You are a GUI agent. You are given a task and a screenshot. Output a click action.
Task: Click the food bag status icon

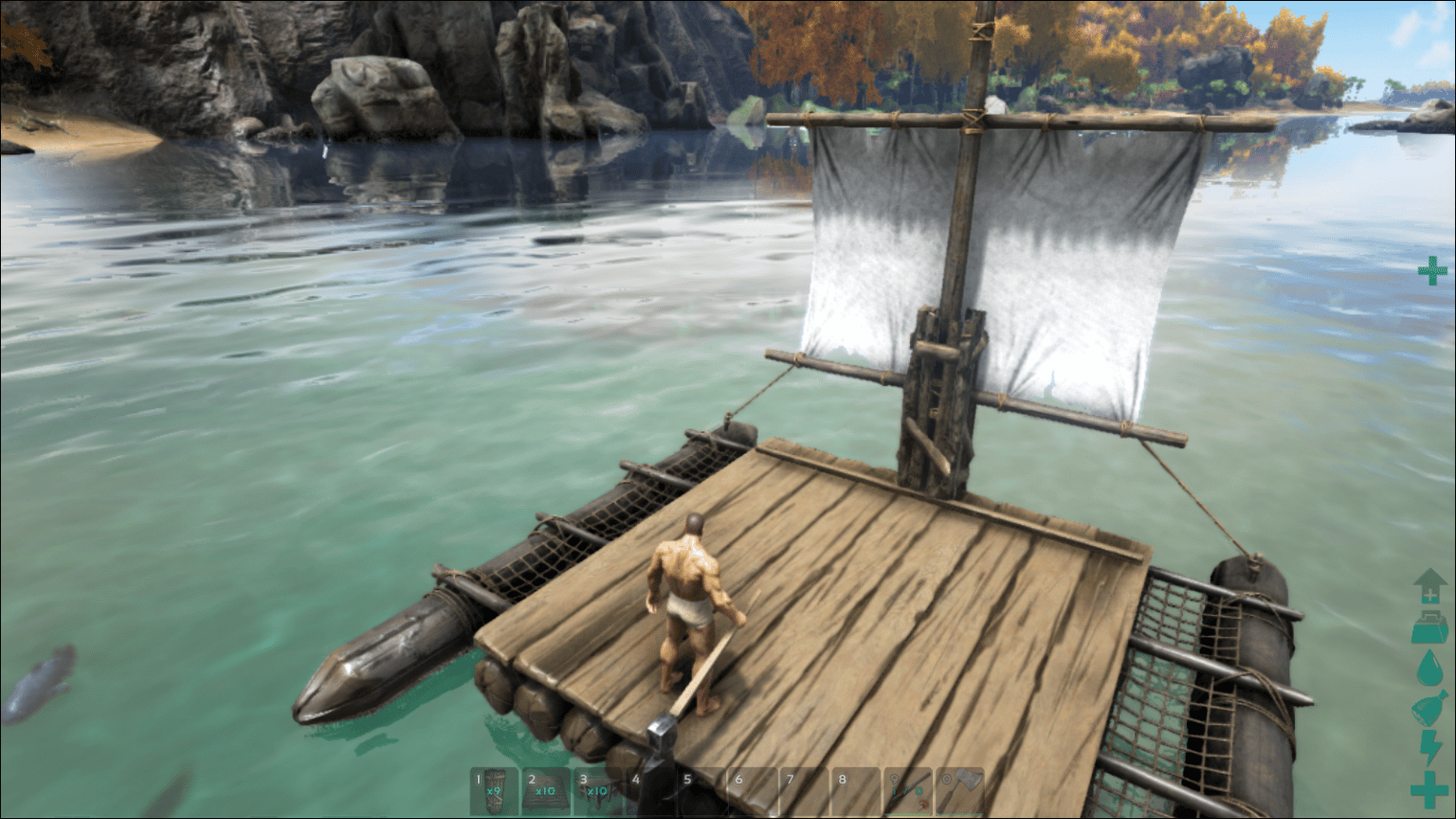pos(1429,706)
